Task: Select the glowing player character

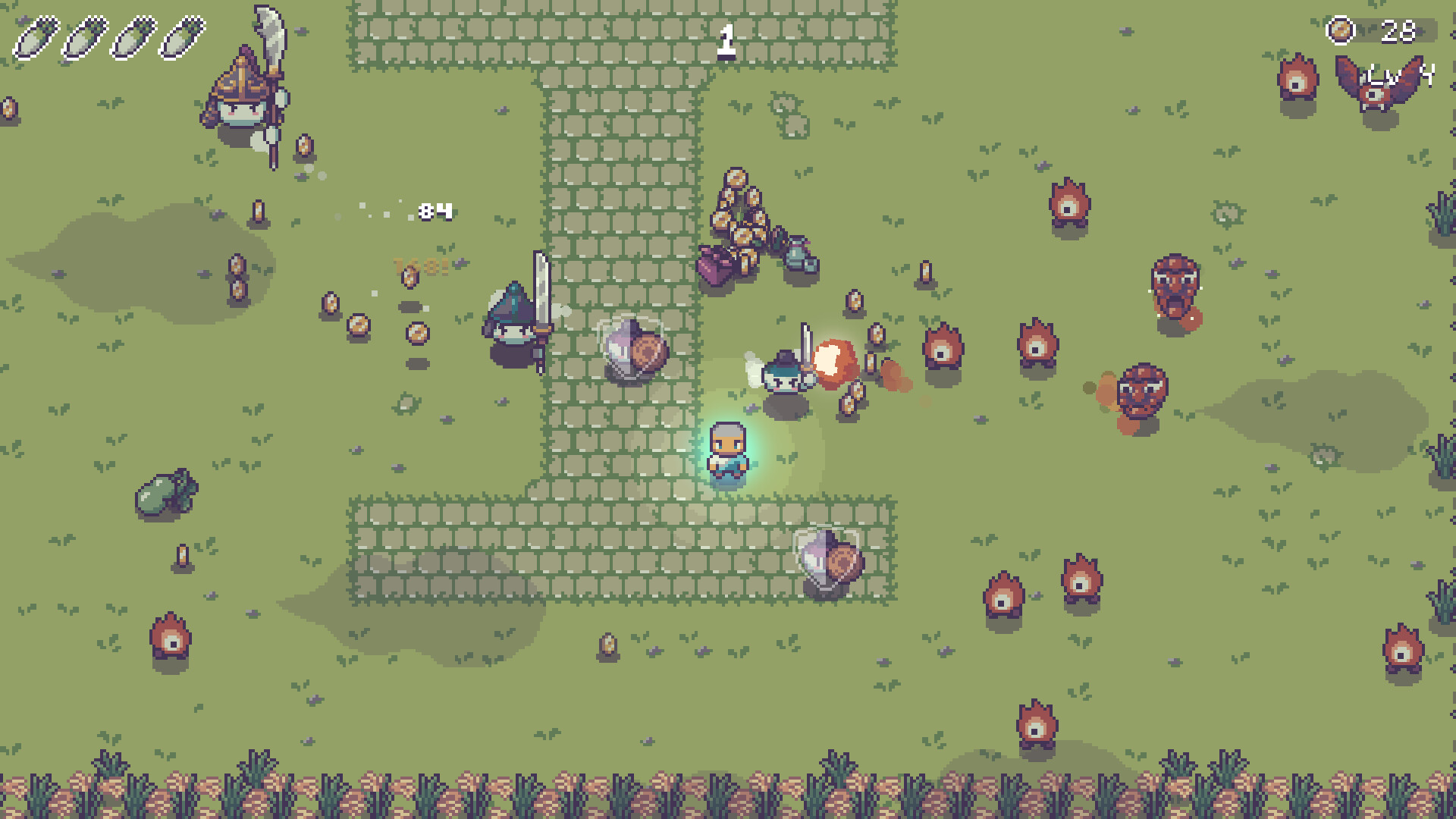Action: pos(726,453)
